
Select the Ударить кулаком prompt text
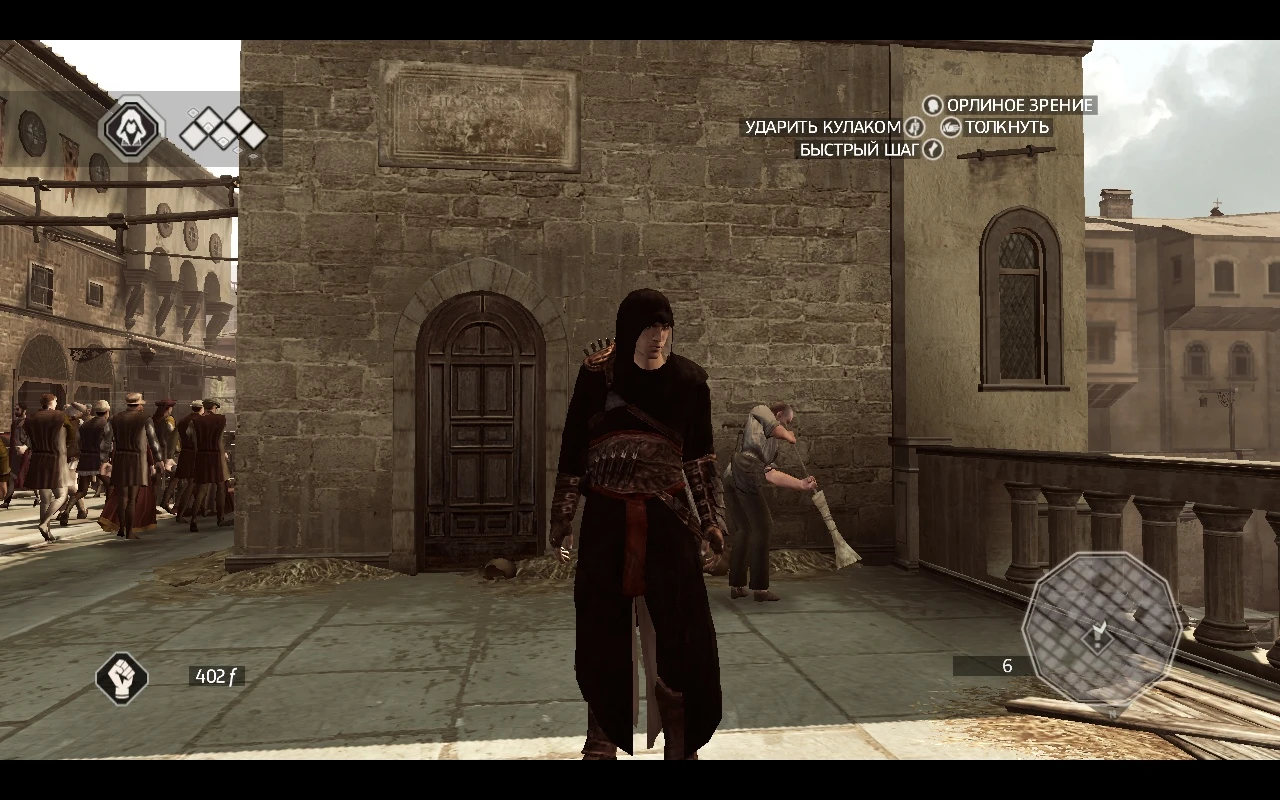point(822,127)
